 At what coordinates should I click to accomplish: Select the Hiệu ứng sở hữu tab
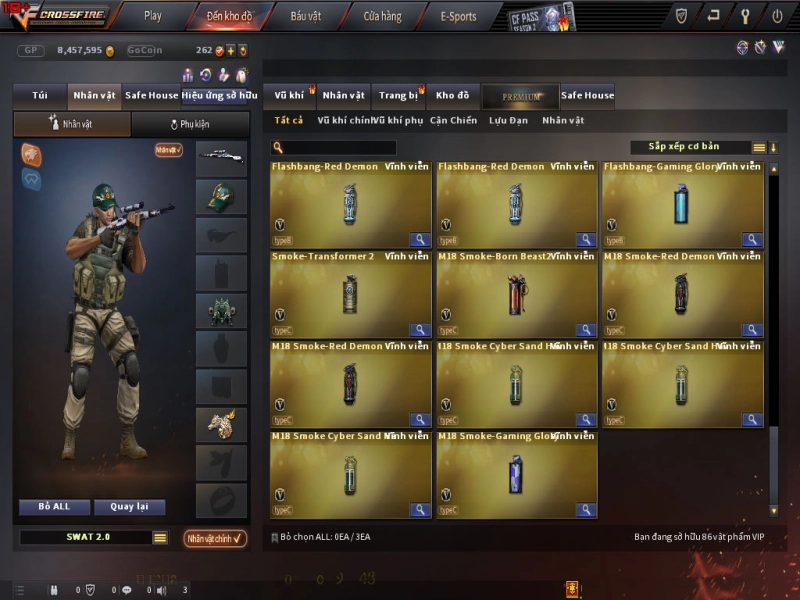(214, 96)
